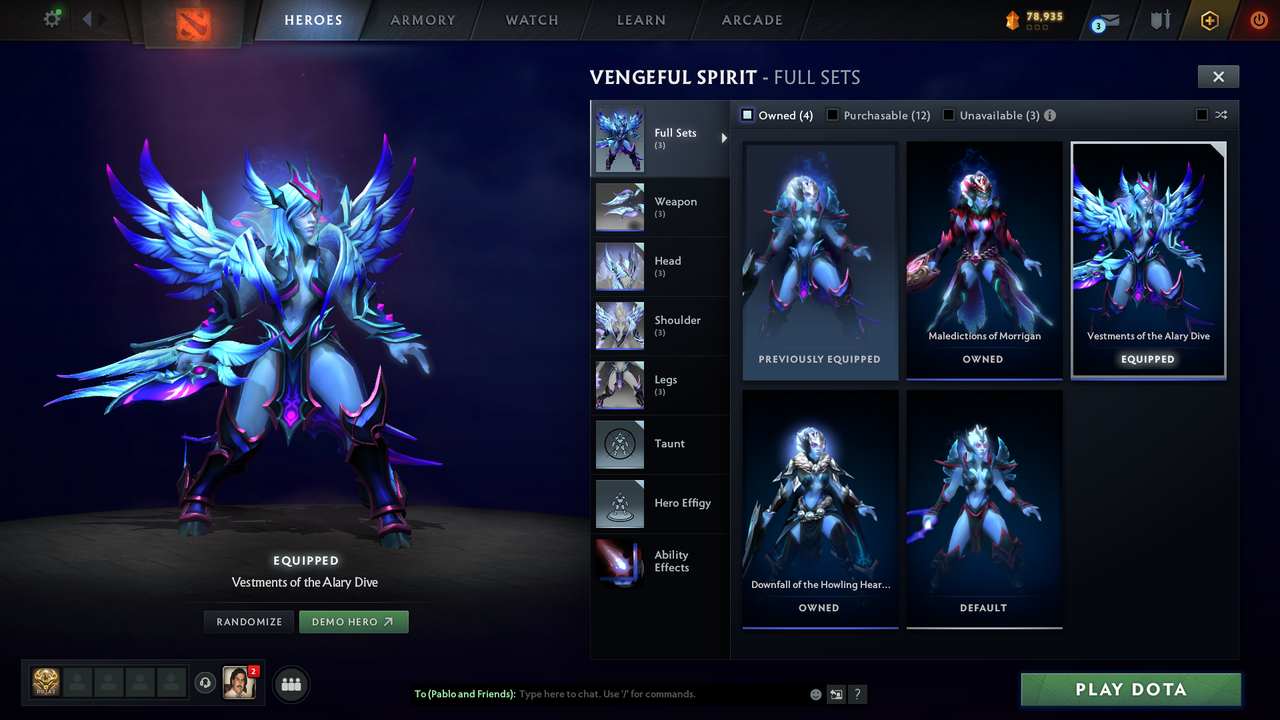Toggle the Unavailable (3) filter
This screenshot has height=720, width=1280.
[948, 115]
